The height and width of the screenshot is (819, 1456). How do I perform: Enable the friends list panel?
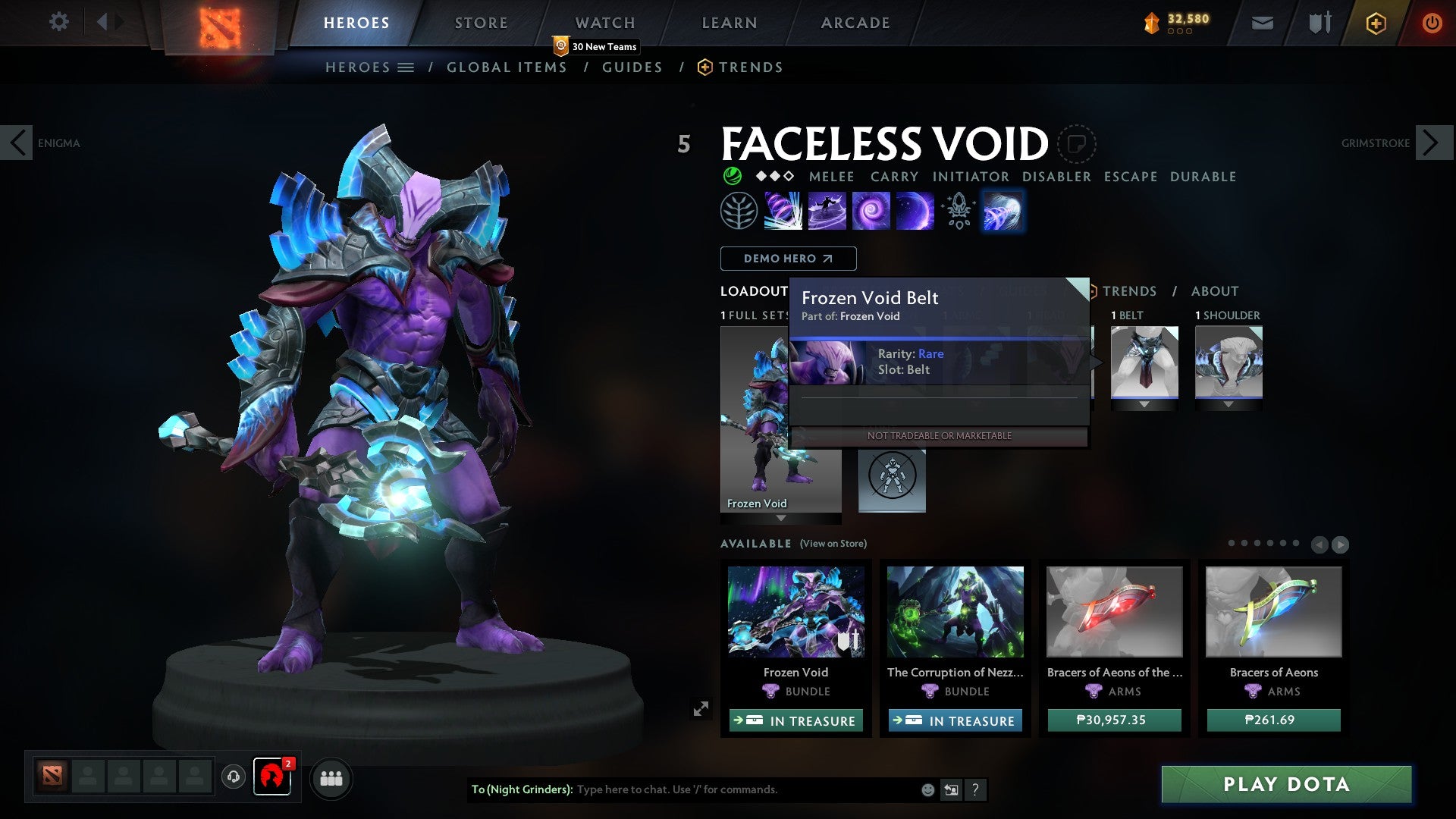[331, 777]
